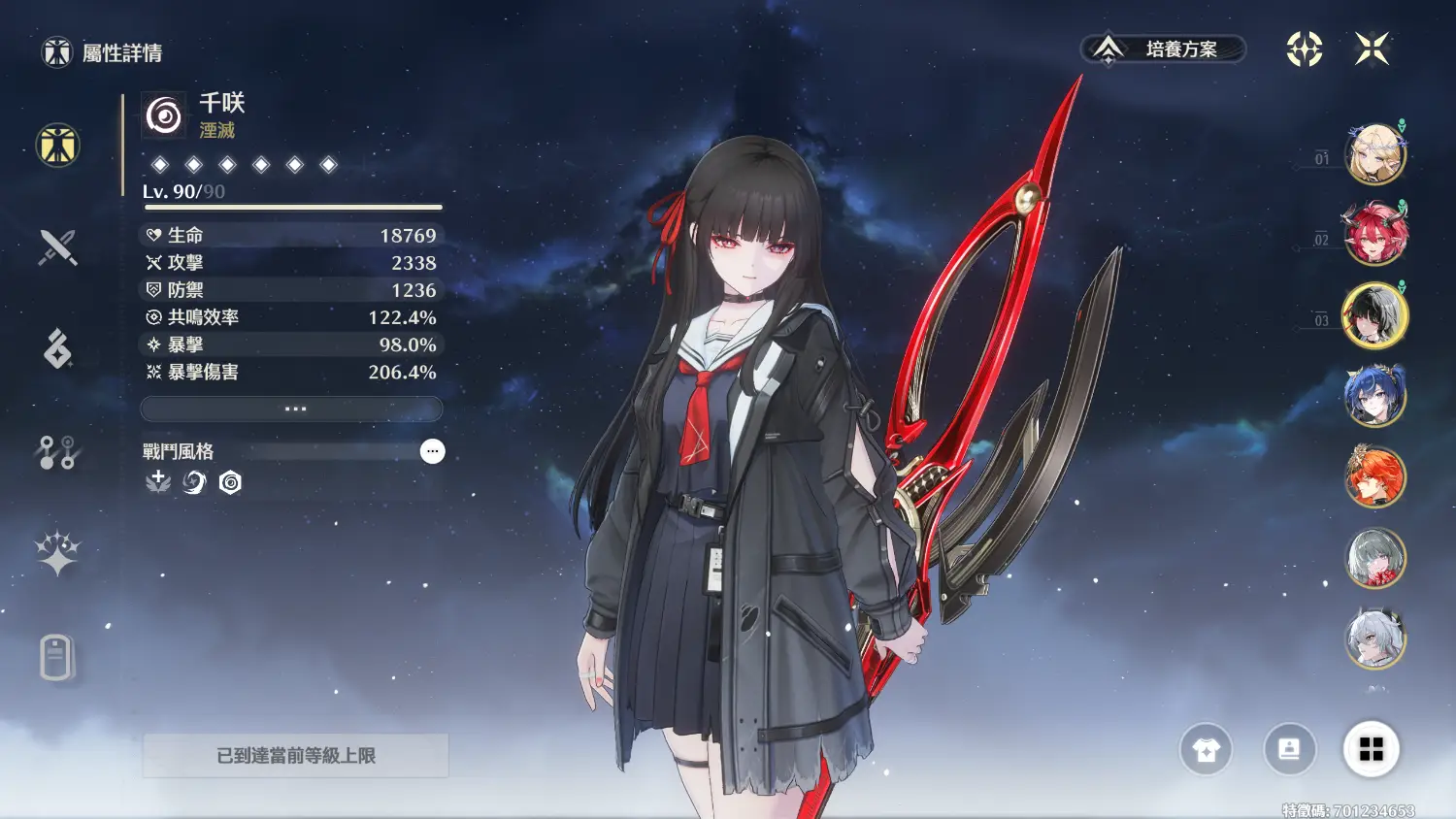Select the red-haired horned character portrait
The height and width of the screenshot is (819, 1456).
pos(1374,234)
